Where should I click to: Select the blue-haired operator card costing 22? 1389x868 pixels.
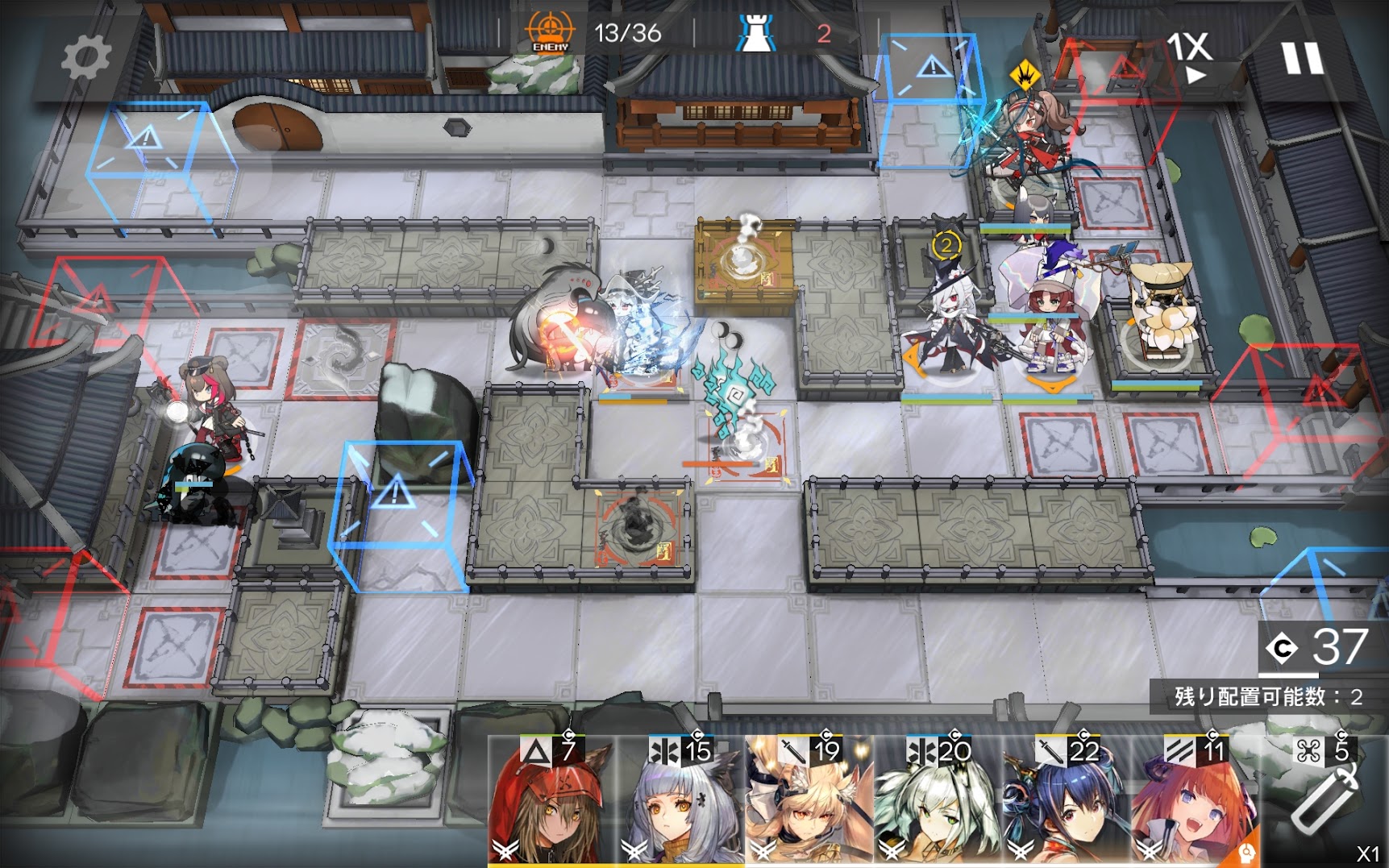1067,802
